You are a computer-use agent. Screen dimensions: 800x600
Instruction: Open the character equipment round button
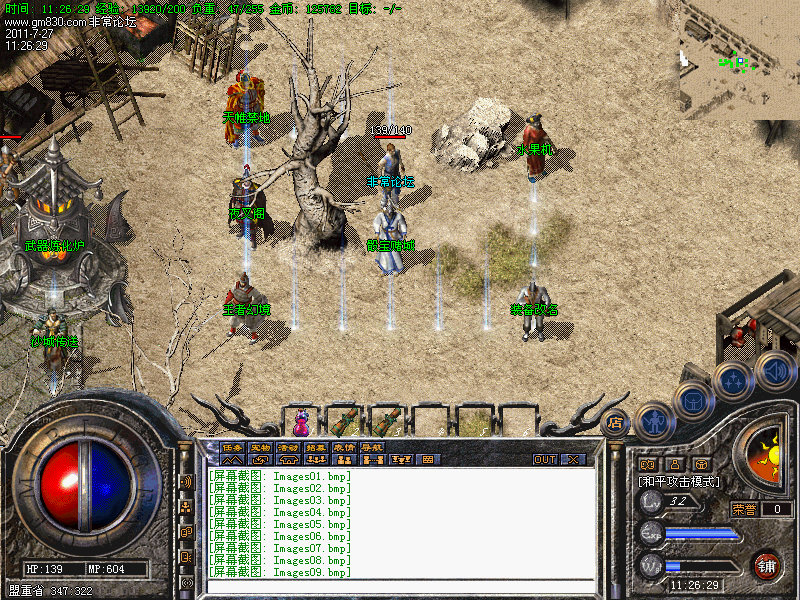coord(653,420)
